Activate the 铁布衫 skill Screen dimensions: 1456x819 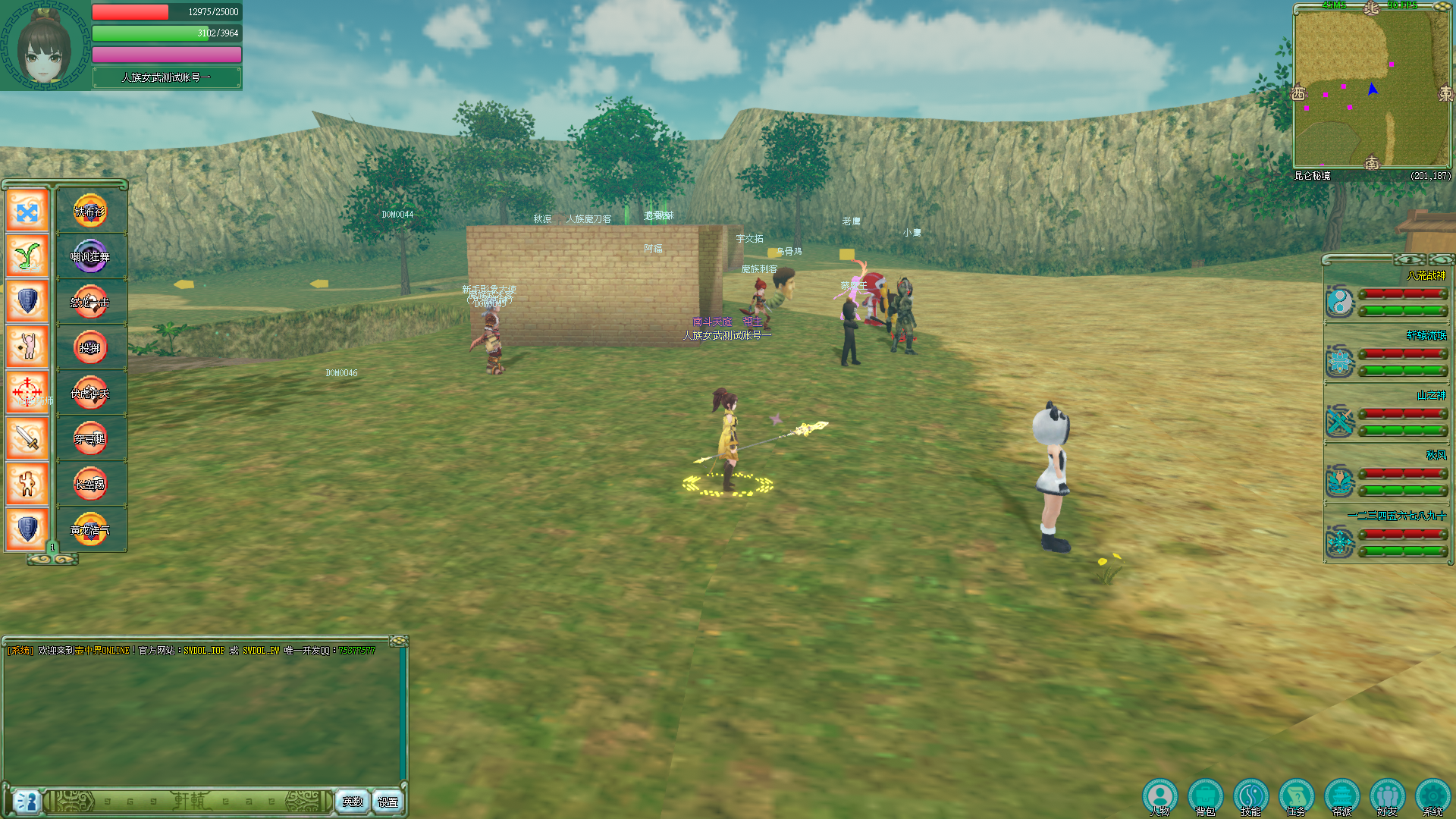click(90, 212)
